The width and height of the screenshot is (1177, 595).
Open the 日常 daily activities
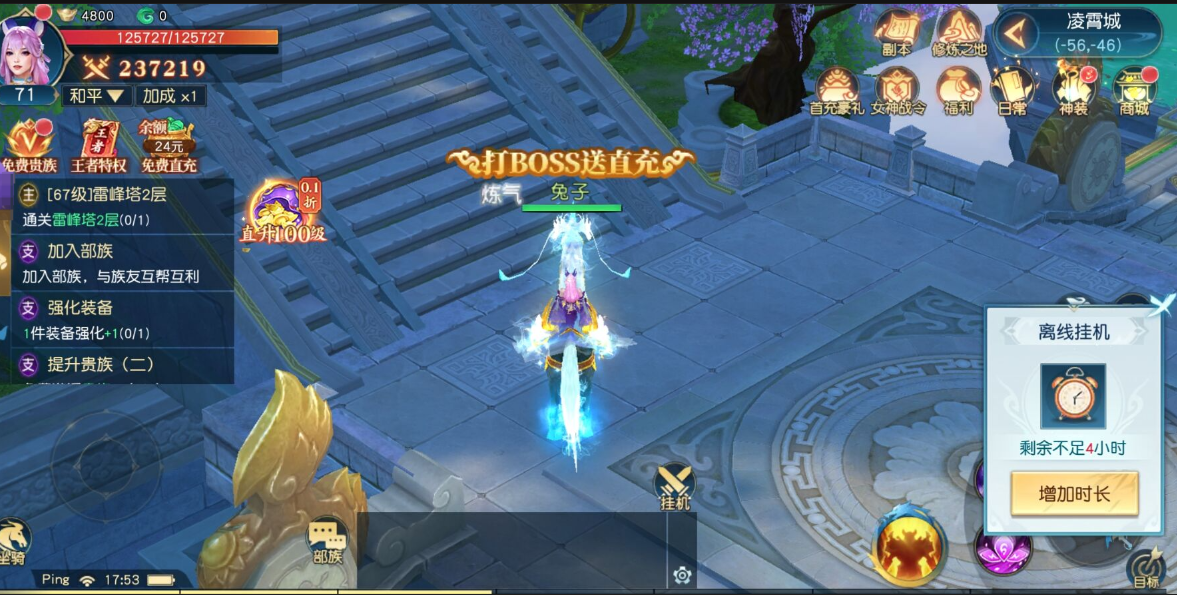tap(1011, 90)
